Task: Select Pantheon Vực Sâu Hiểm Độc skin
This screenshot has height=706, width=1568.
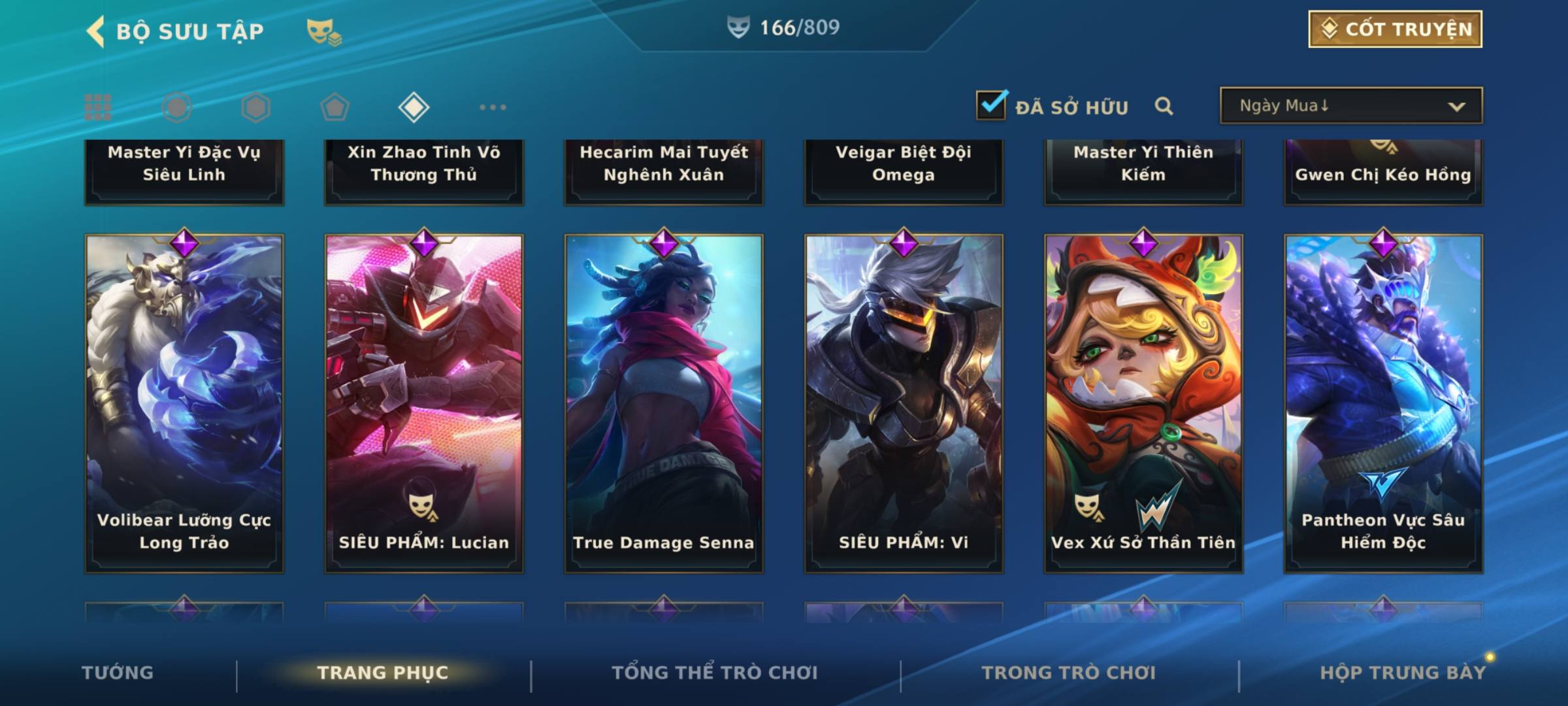Action: (x=1383, y=403)
